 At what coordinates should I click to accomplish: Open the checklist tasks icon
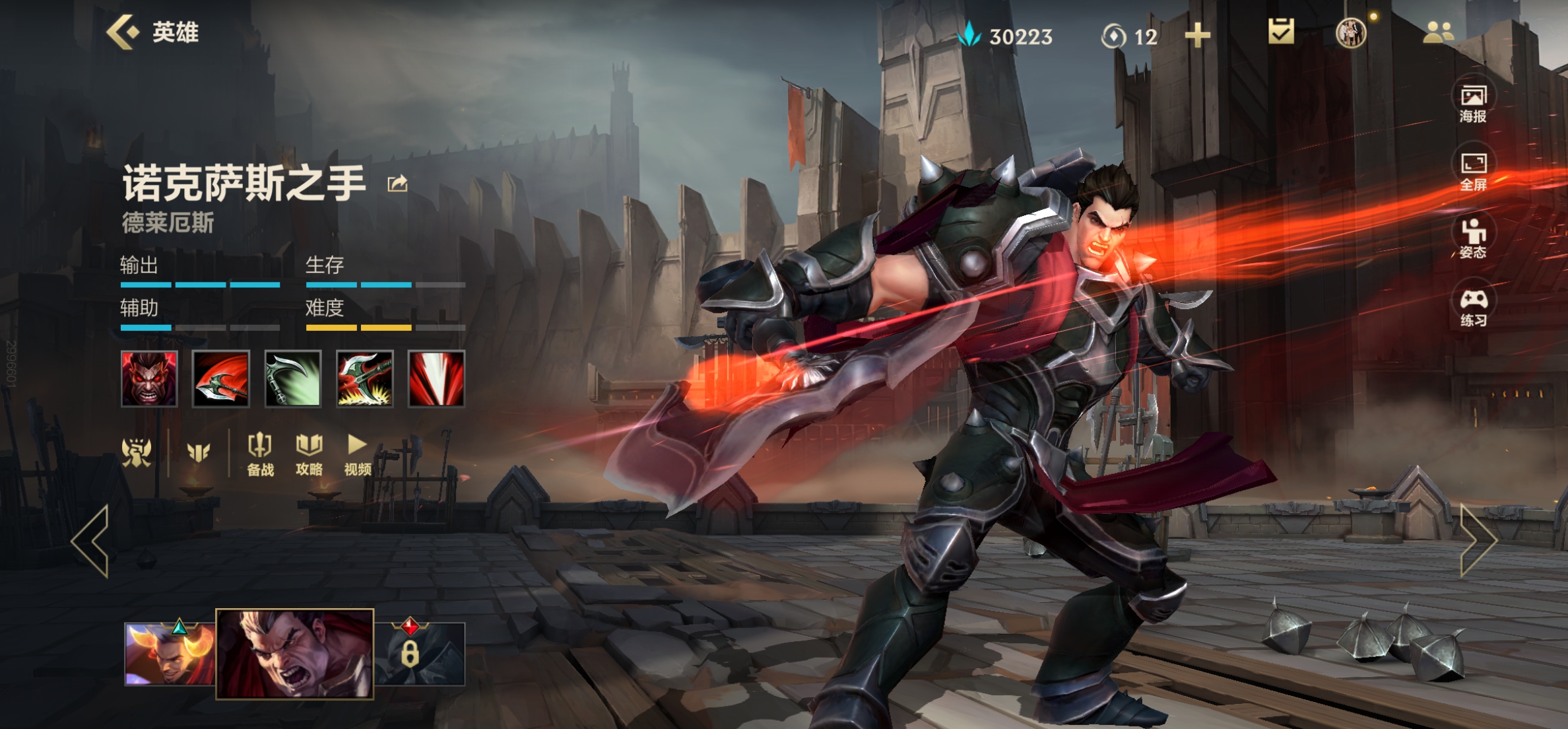pos(1281,32)
